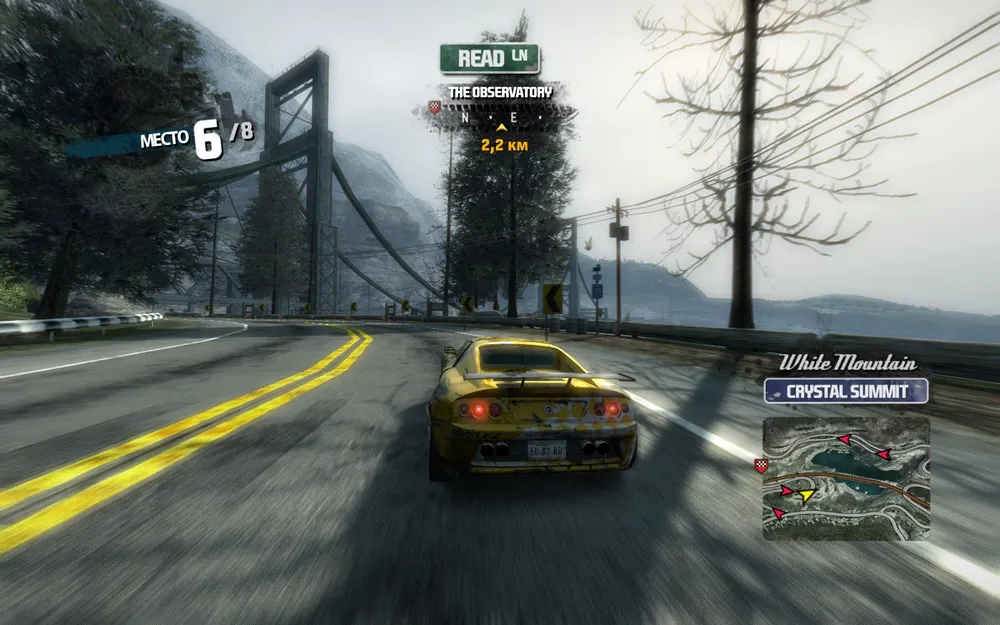Select The Observatory destination label
Viewport: 1000px width, 625px height.
pos(500,92)
